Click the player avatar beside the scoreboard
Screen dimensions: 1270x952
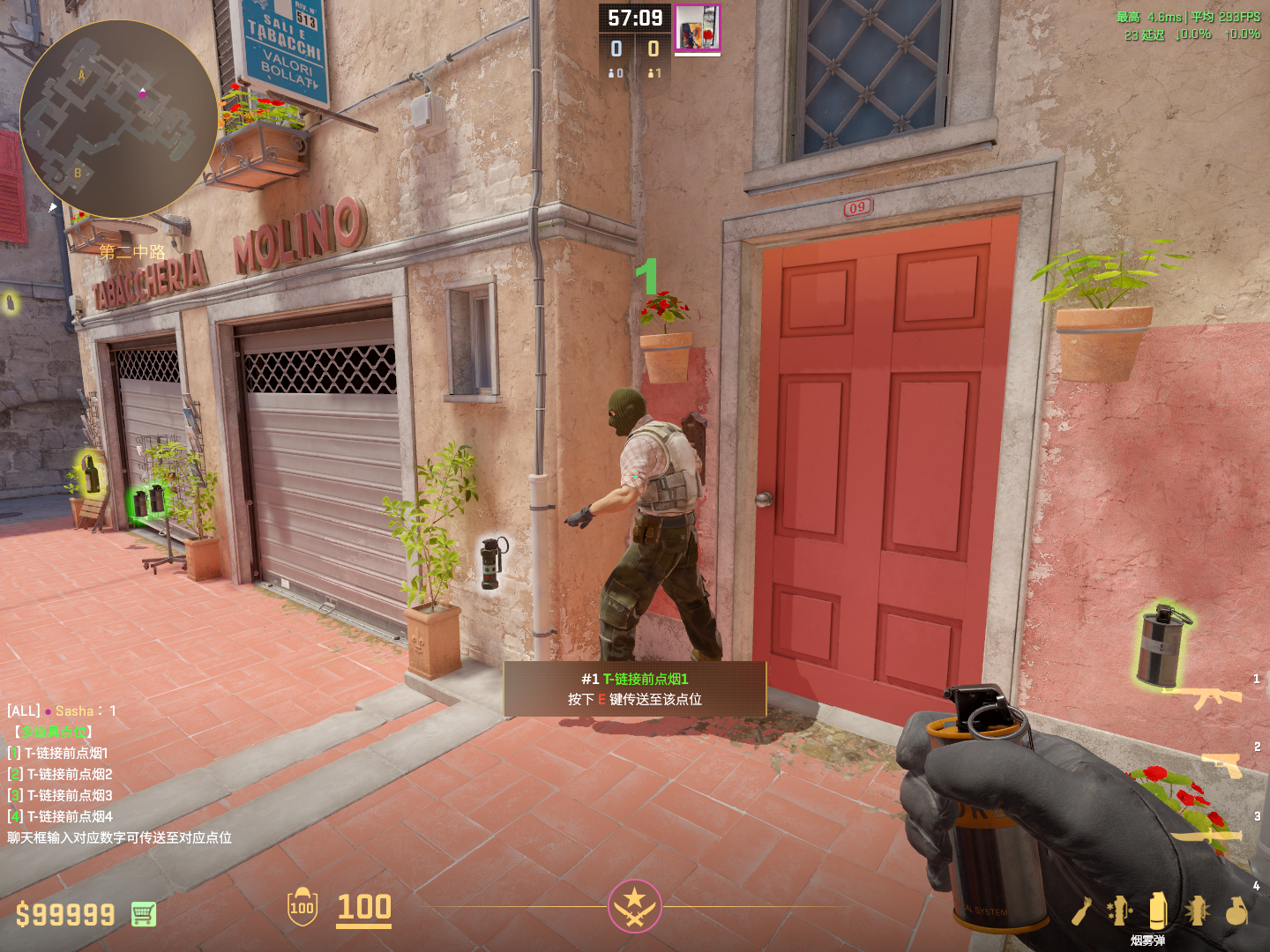point(698,27)
